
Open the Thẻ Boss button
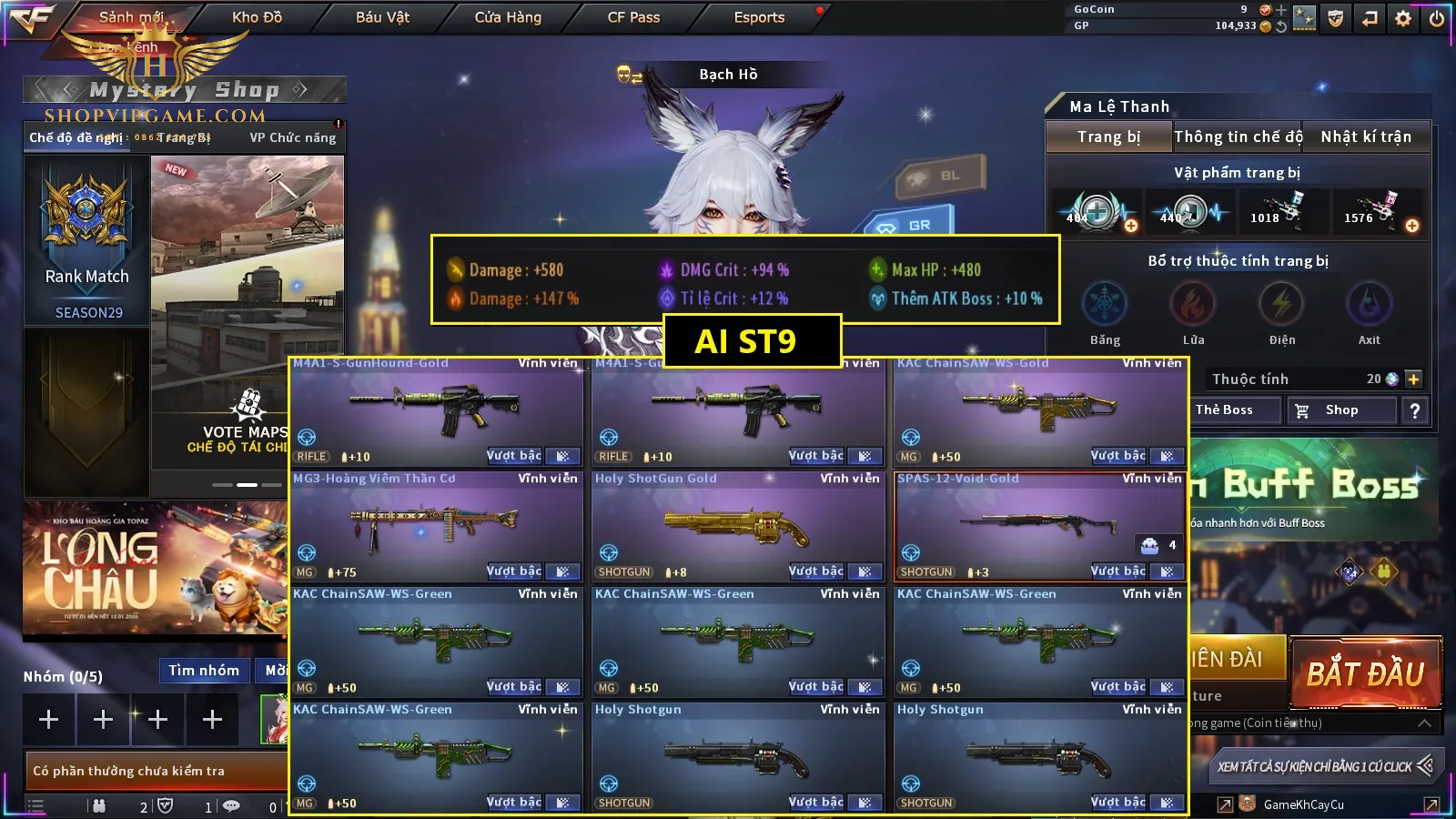tap(1224, 410)
